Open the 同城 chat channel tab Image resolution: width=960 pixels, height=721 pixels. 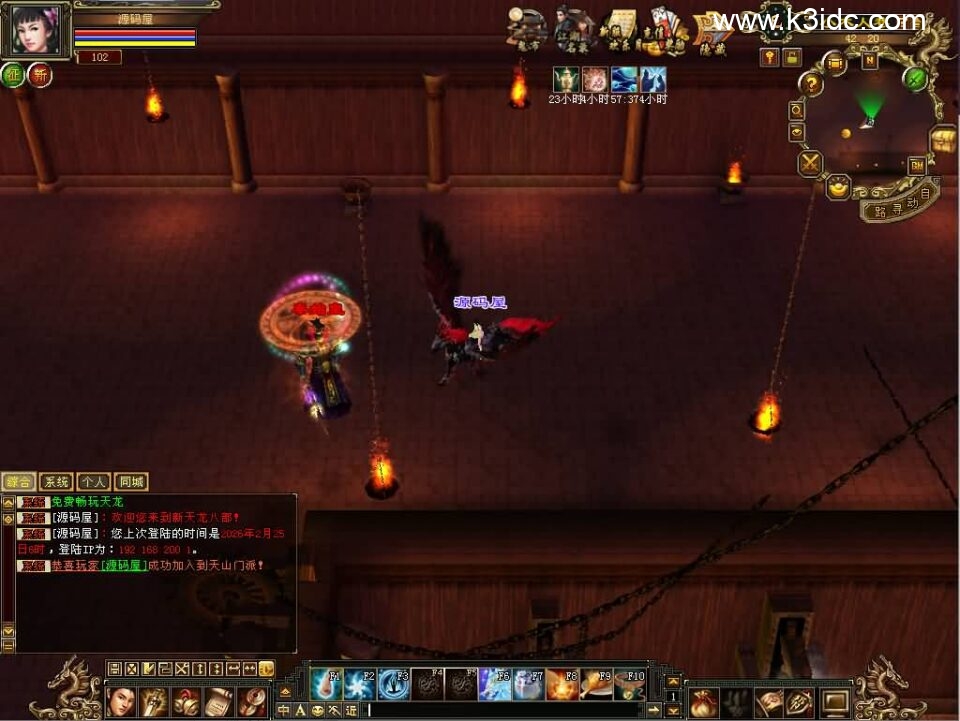click(130, 482)
